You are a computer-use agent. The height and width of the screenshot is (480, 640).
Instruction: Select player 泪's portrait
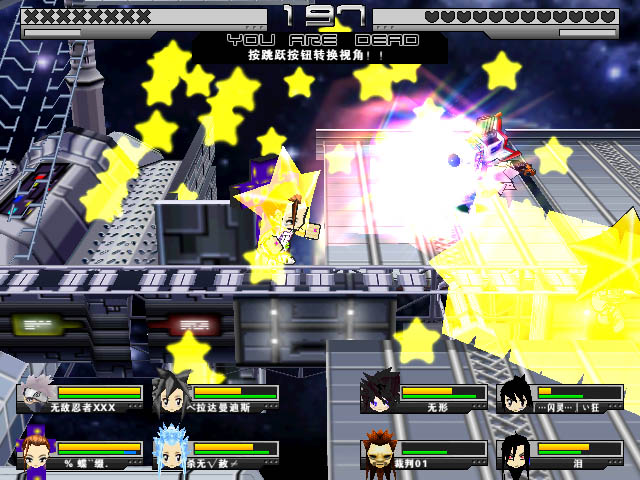[516, 450]
